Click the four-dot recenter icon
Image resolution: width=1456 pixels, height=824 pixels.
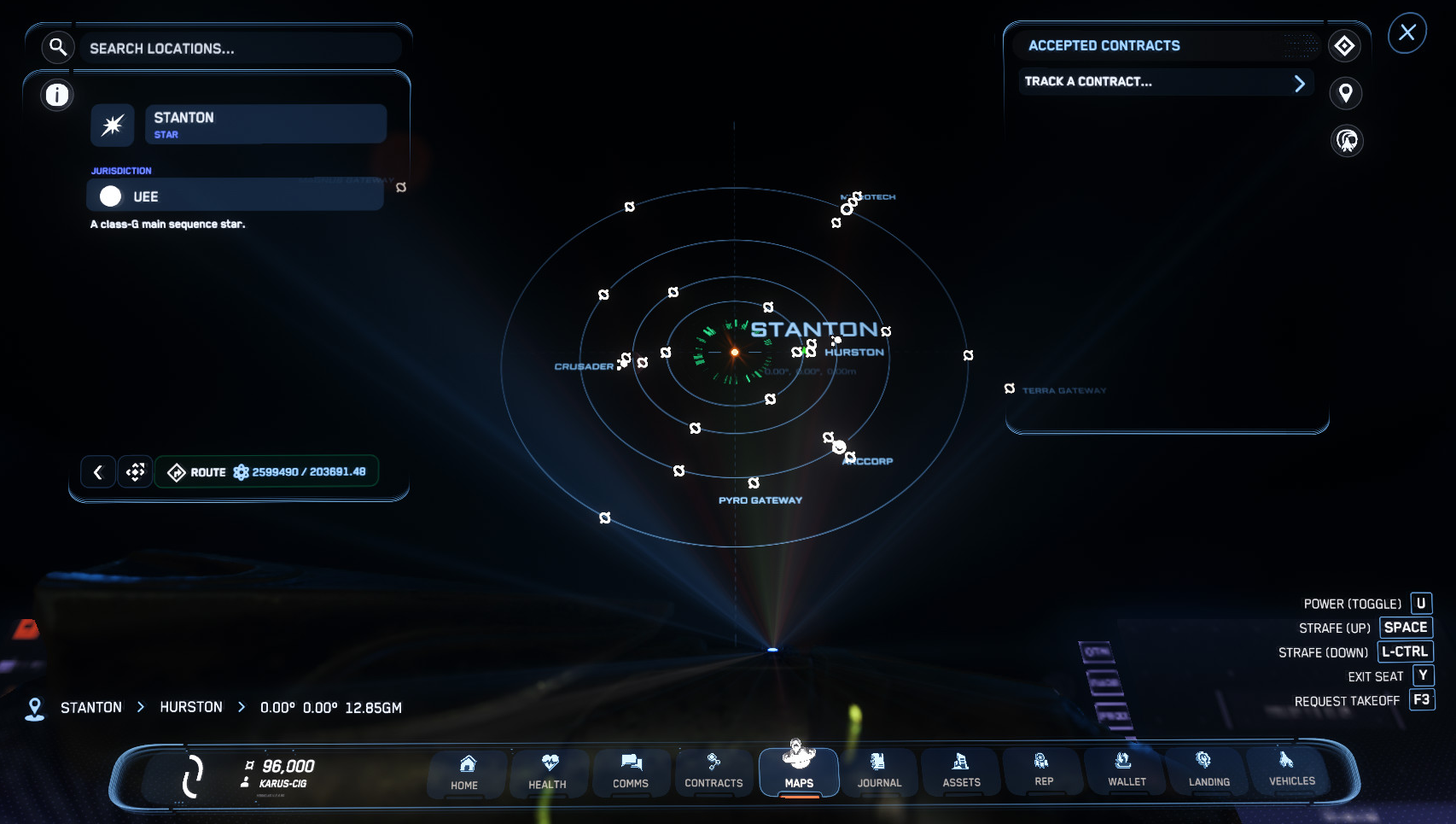tap(136, 472)
